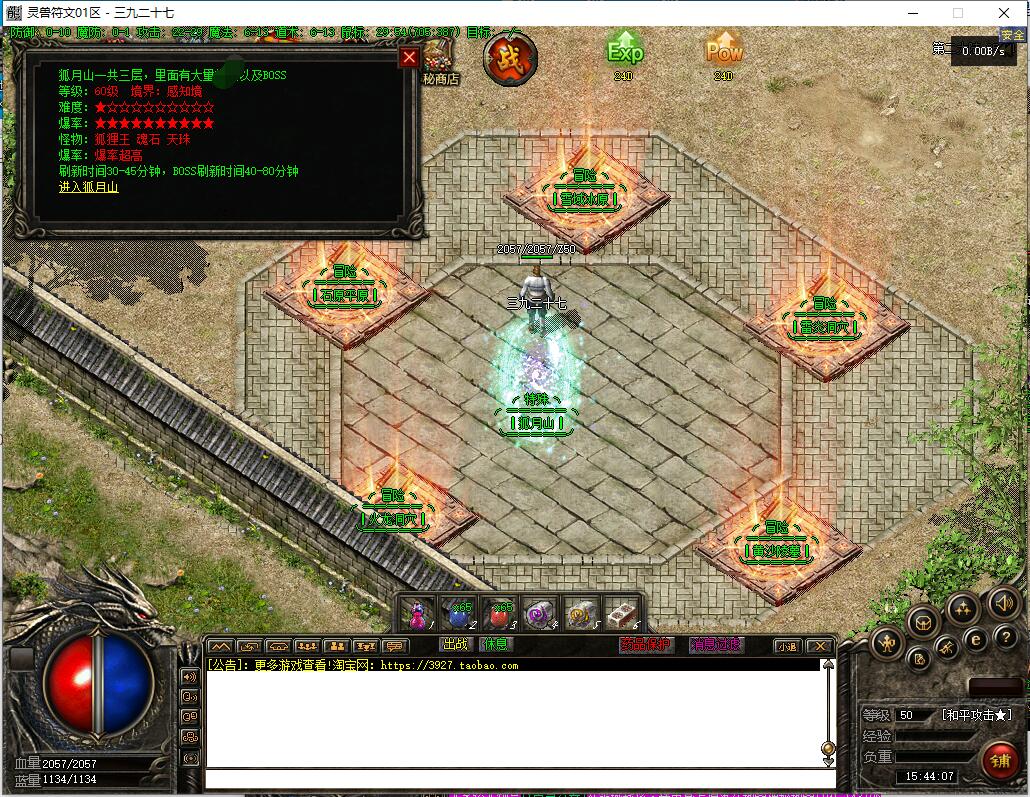Use the red health potion in slot 3
Viewport: 1030px width, 797px height.
click(x=500, y=614)
